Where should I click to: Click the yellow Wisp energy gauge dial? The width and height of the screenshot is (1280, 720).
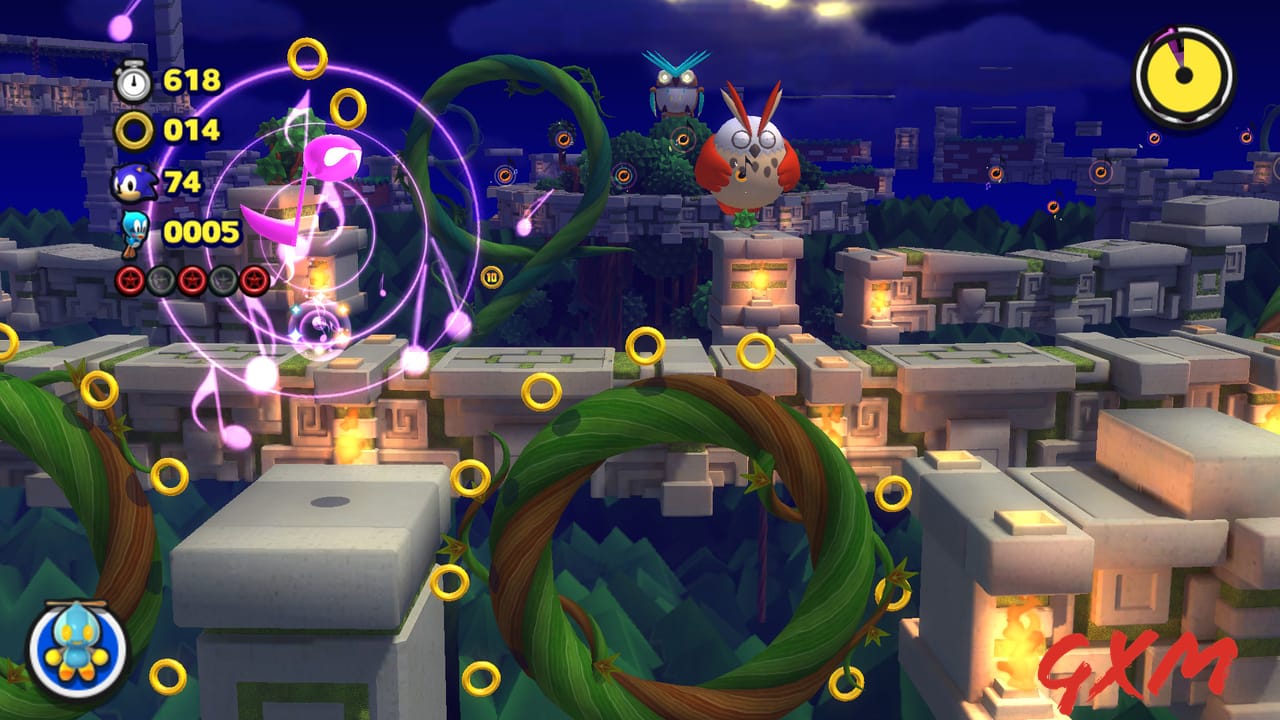[x=1183, y=75]
